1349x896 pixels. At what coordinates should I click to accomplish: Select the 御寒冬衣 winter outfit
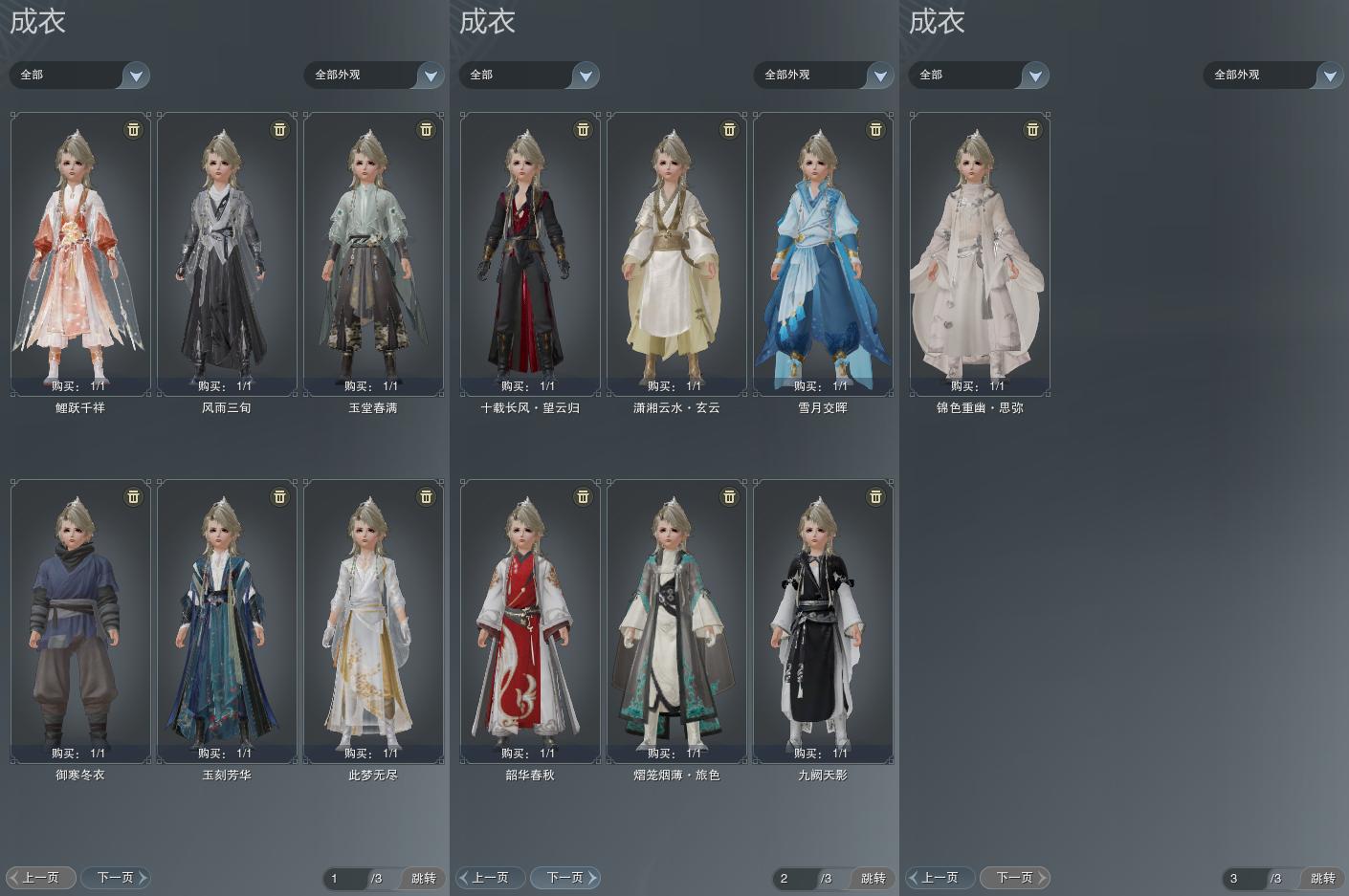pyautogui.click(x=80, y=621)
